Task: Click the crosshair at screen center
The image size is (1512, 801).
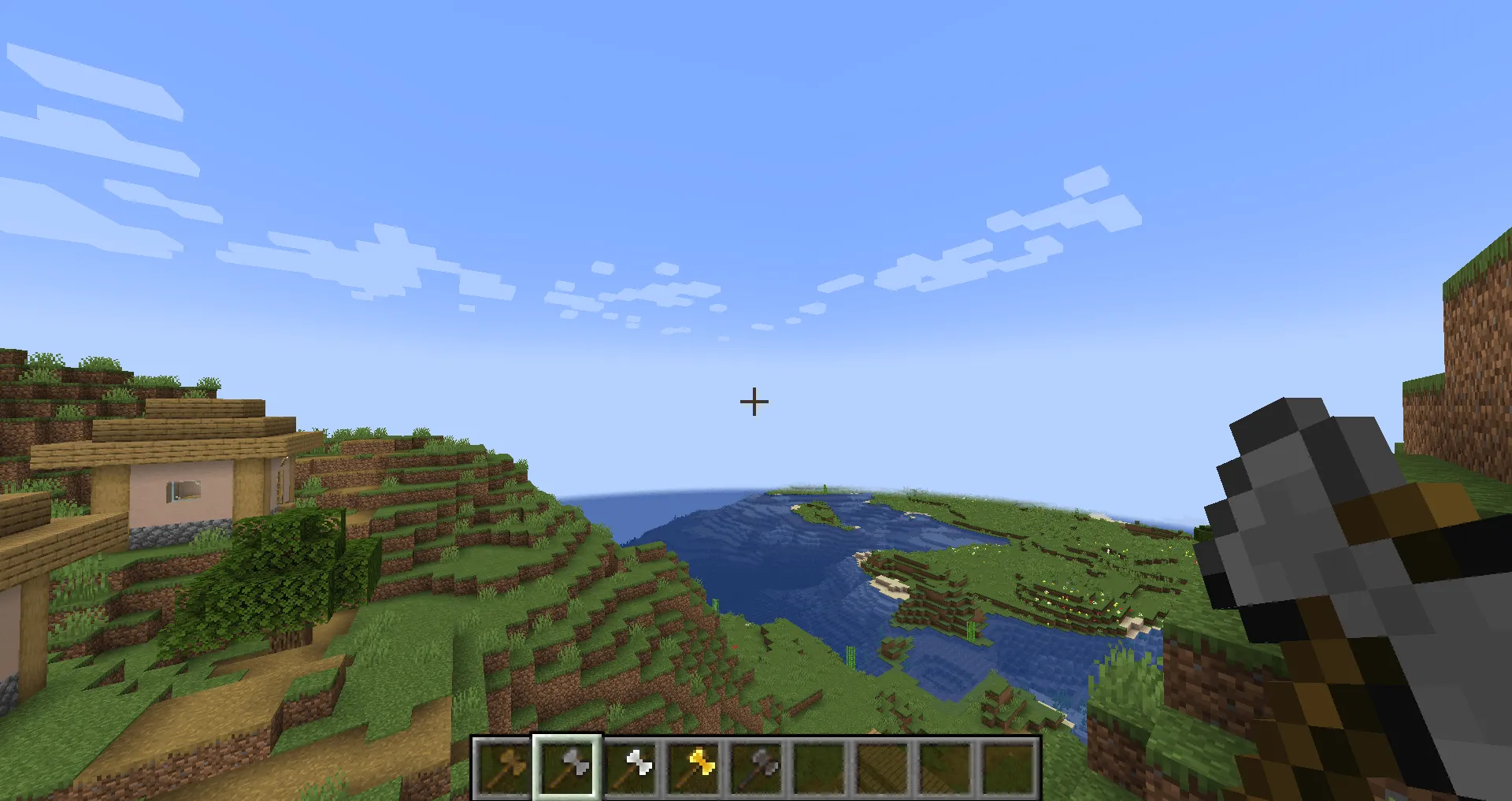Action: (754, 402)
